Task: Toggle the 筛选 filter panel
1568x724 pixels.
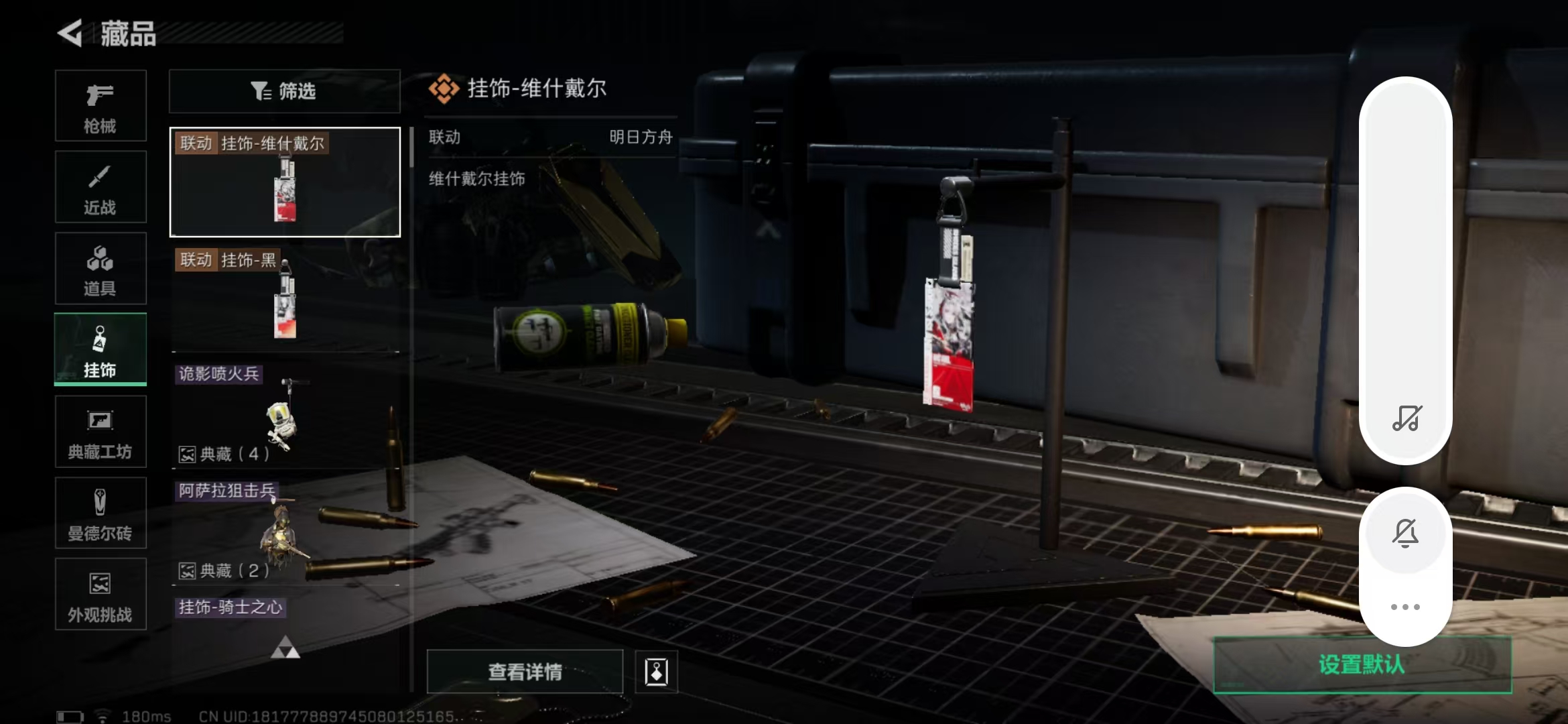Action: point(284,91)
